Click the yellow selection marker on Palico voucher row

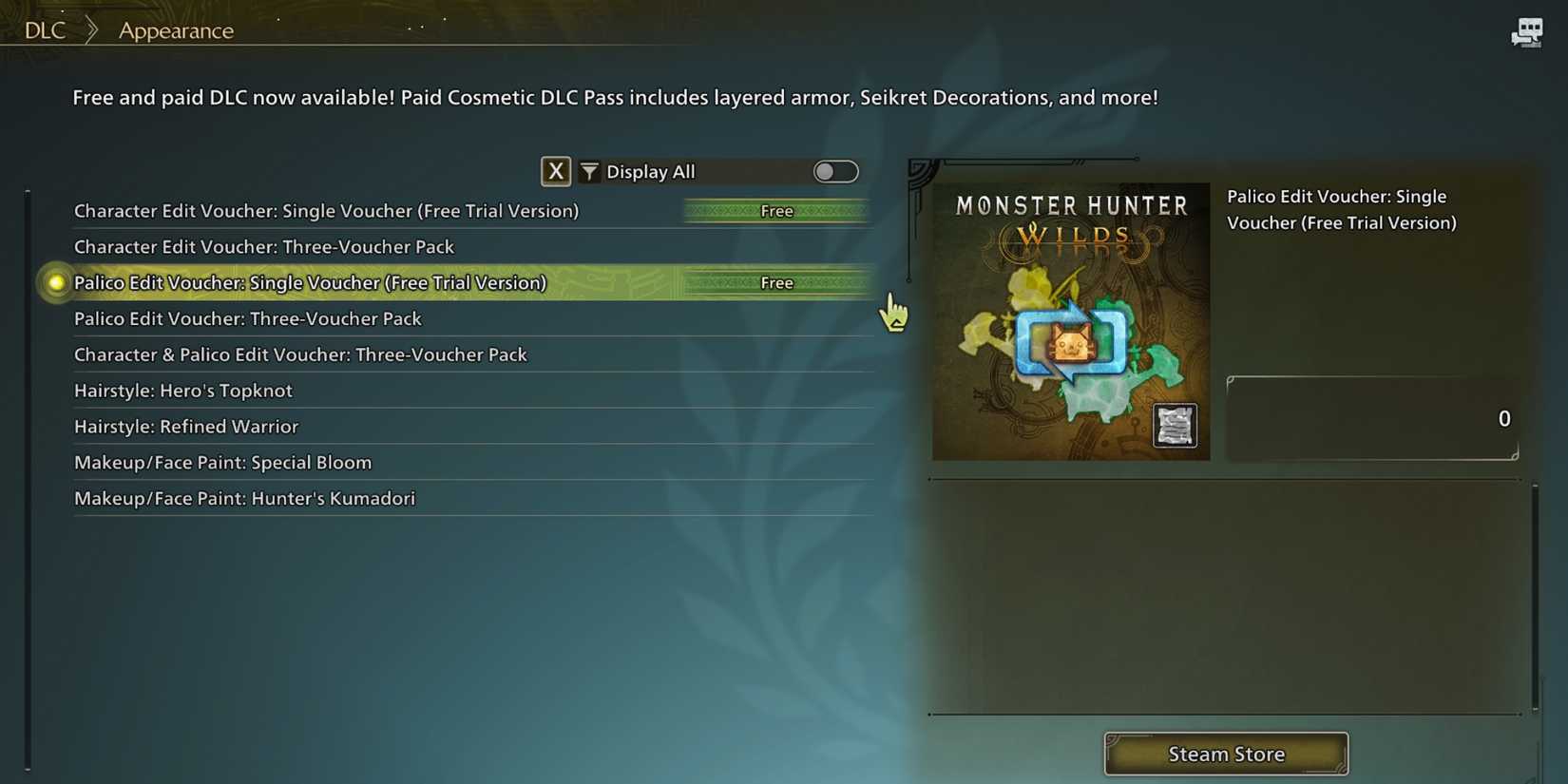coord(55,282)
